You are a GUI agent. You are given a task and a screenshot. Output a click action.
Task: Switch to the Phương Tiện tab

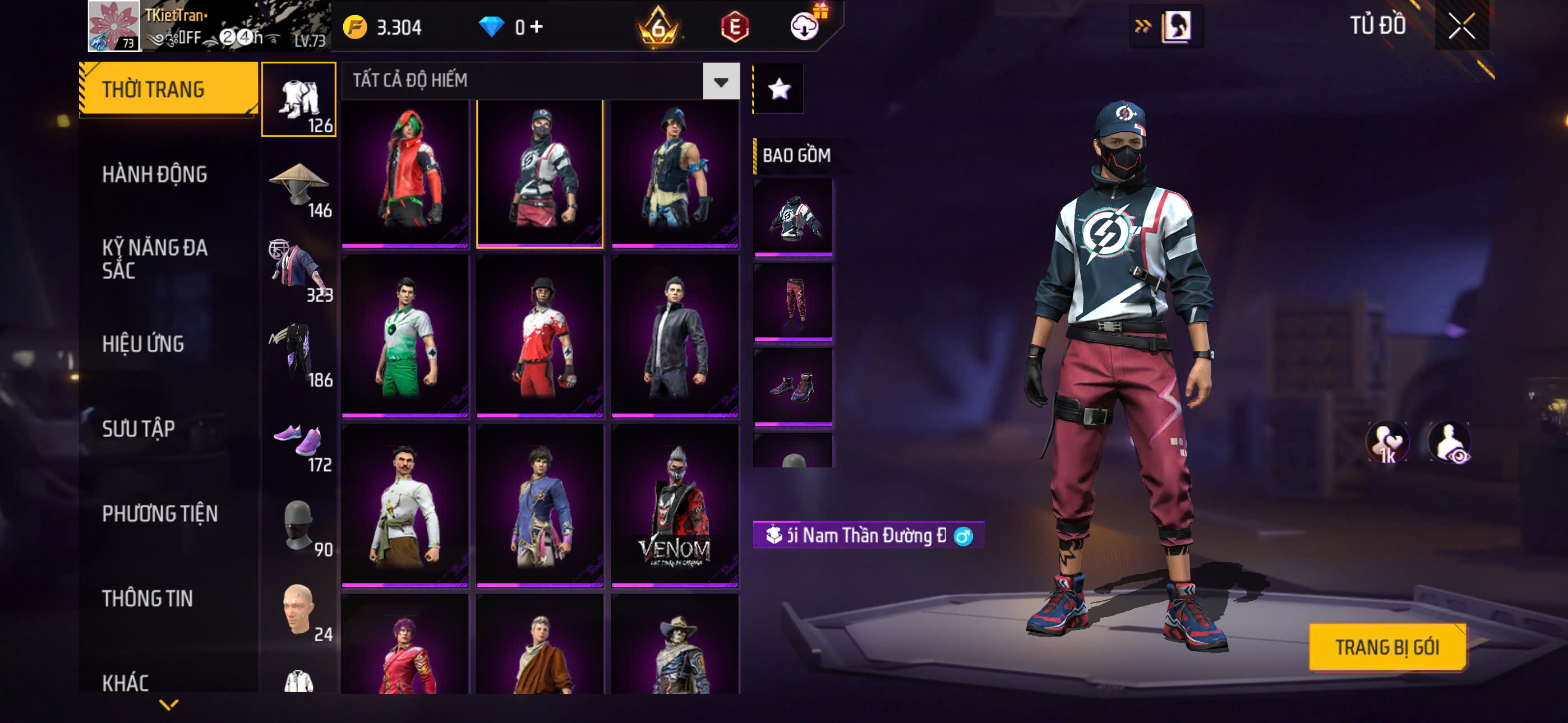(x=159, y=513)
